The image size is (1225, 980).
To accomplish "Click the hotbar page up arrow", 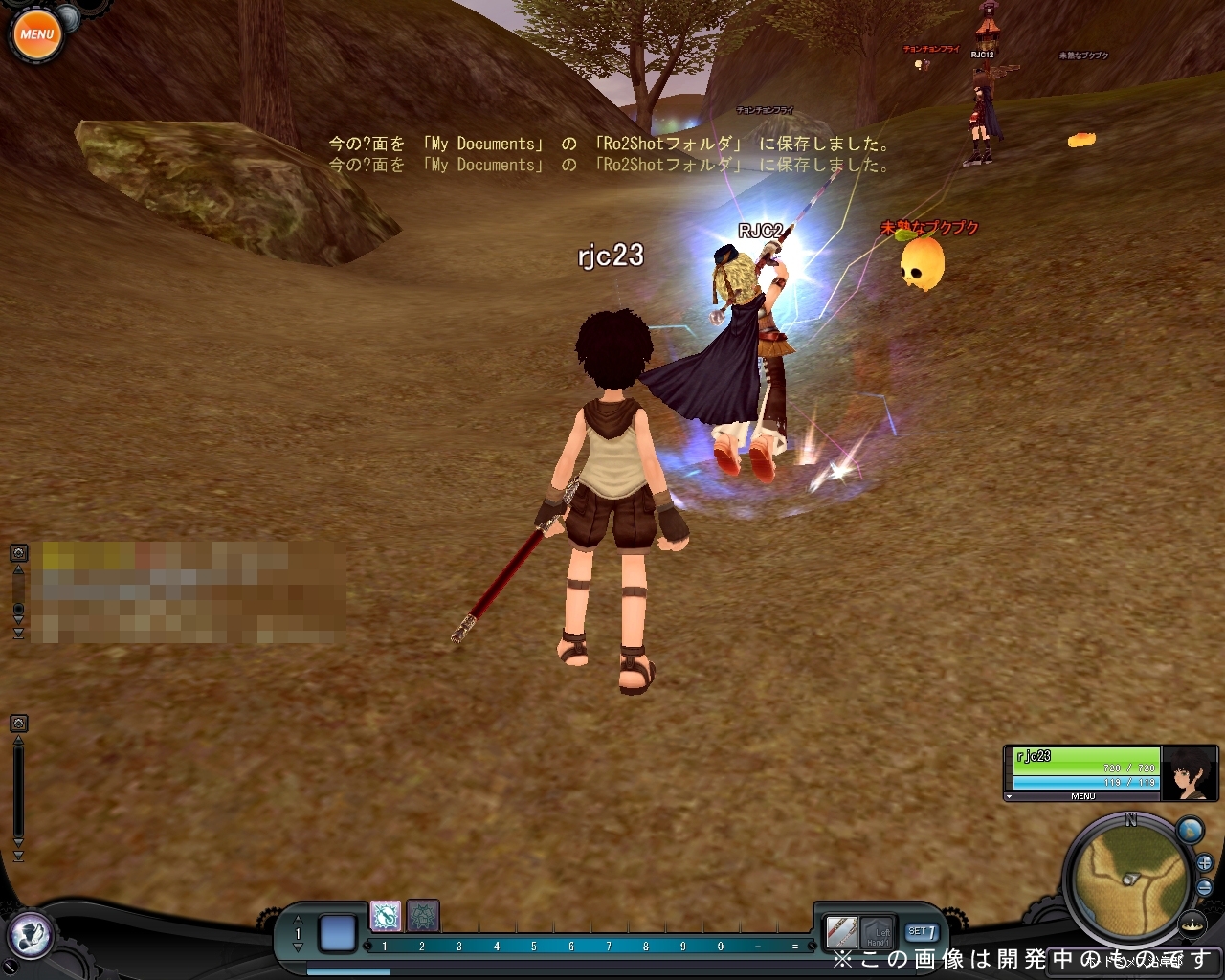I will (x=298, y=921).
